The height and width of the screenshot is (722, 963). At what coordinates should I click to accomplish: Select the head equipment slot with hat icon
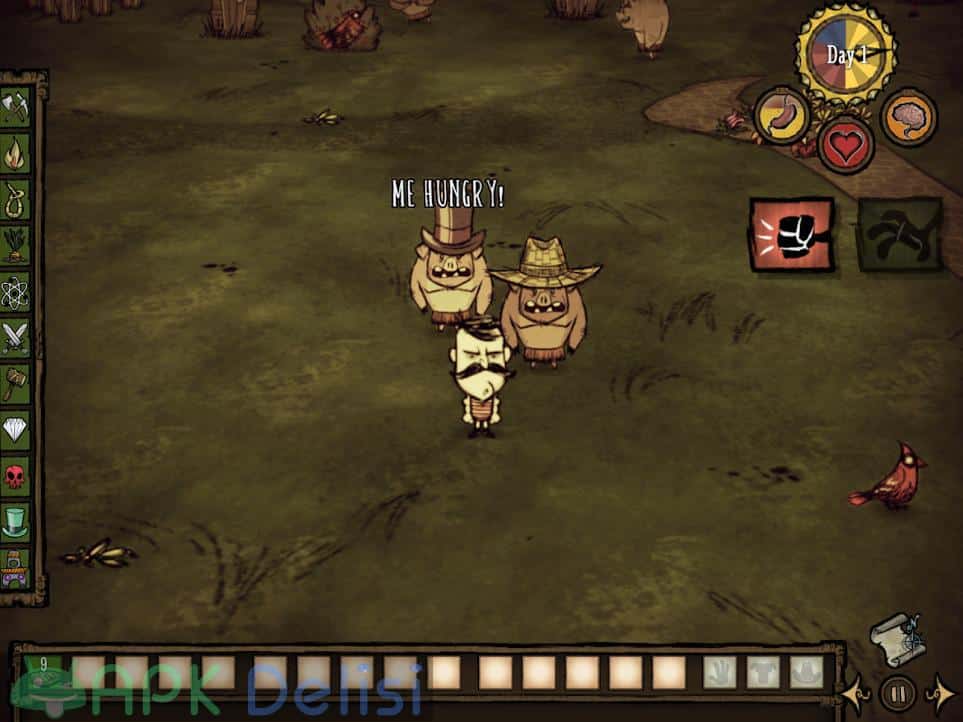(805, 672)
